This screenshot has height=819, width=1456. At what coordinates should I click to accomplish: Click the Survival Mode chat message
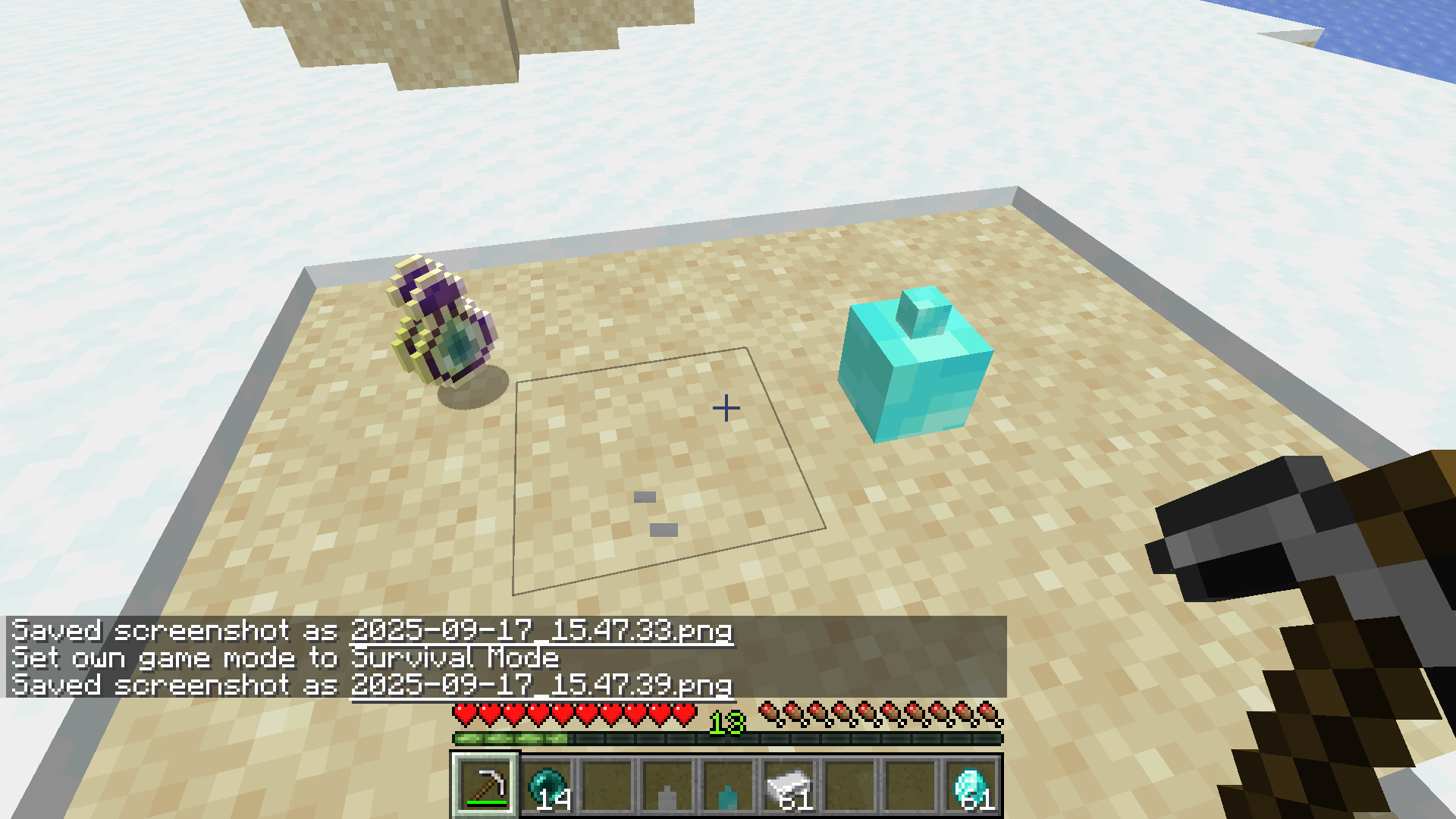coord(284,657)
